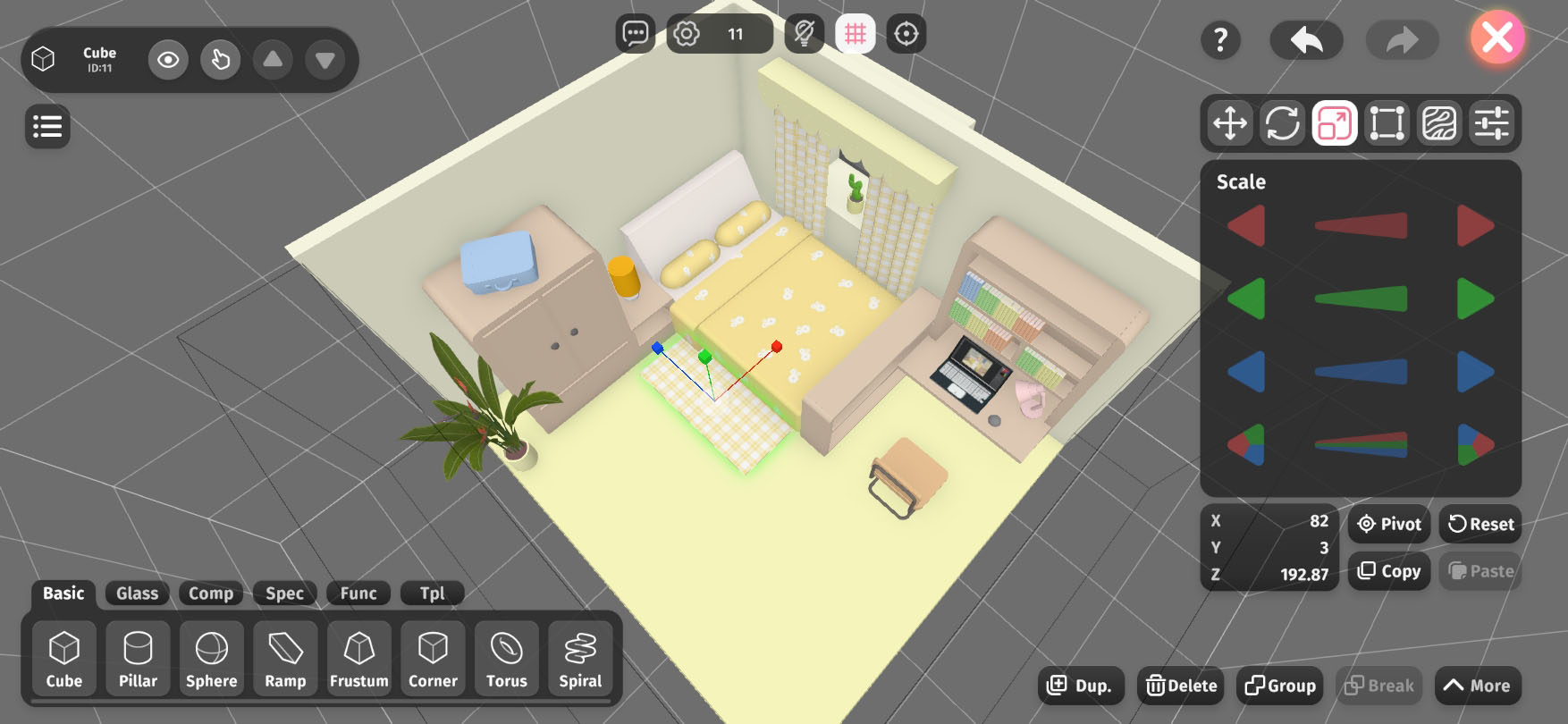Switch to the Glass tab
This screenshot has height=724, width=1568.
click(137, 593)
